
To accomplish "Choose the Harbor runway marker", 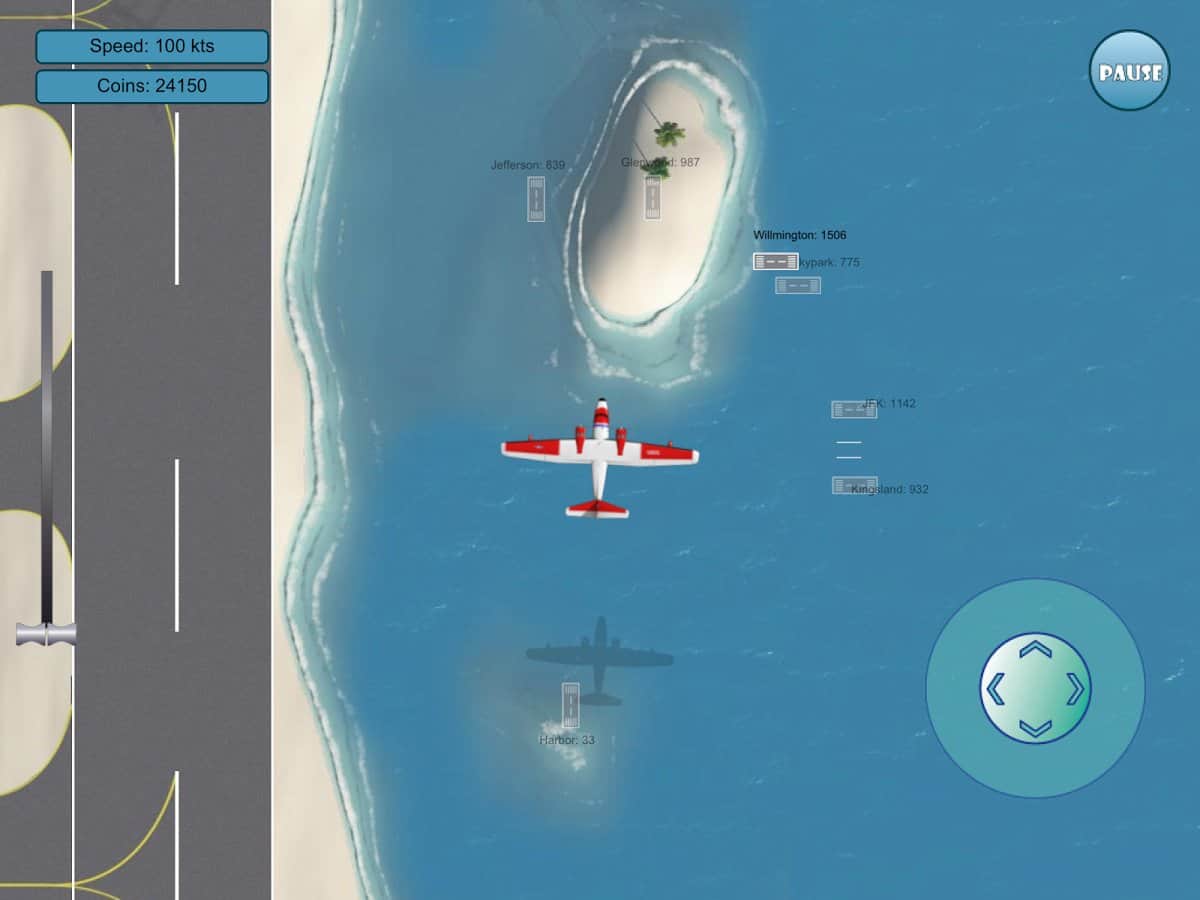I will [x=570, y=704].
